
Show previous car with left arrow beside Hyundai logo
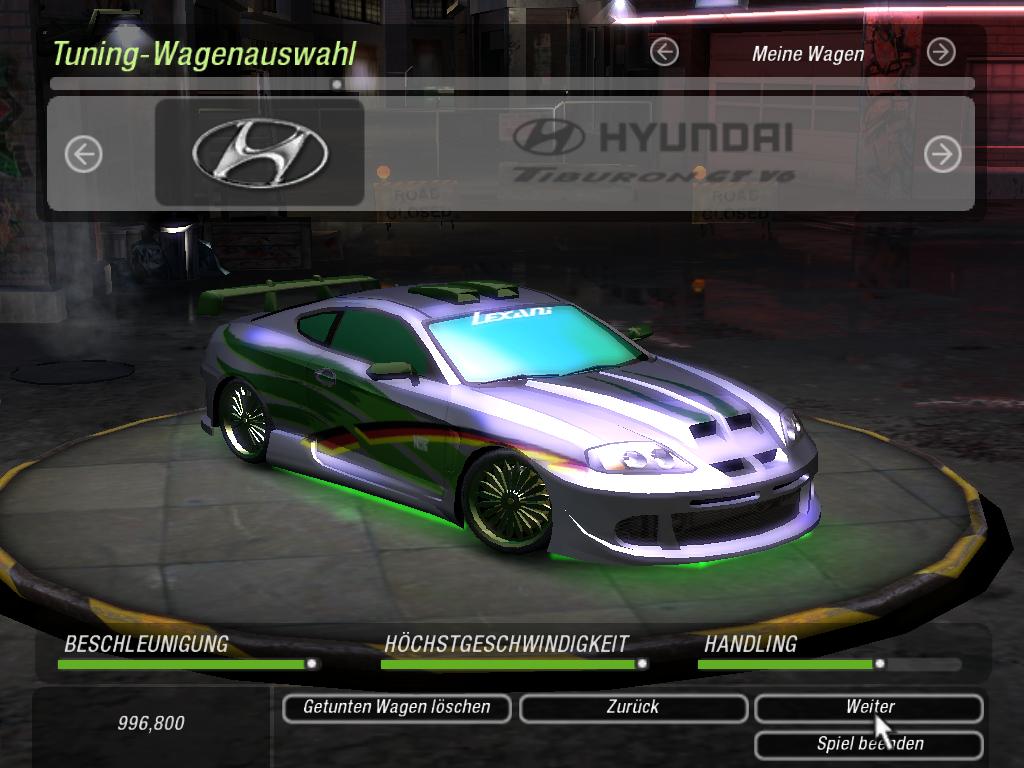coord(84,154)
